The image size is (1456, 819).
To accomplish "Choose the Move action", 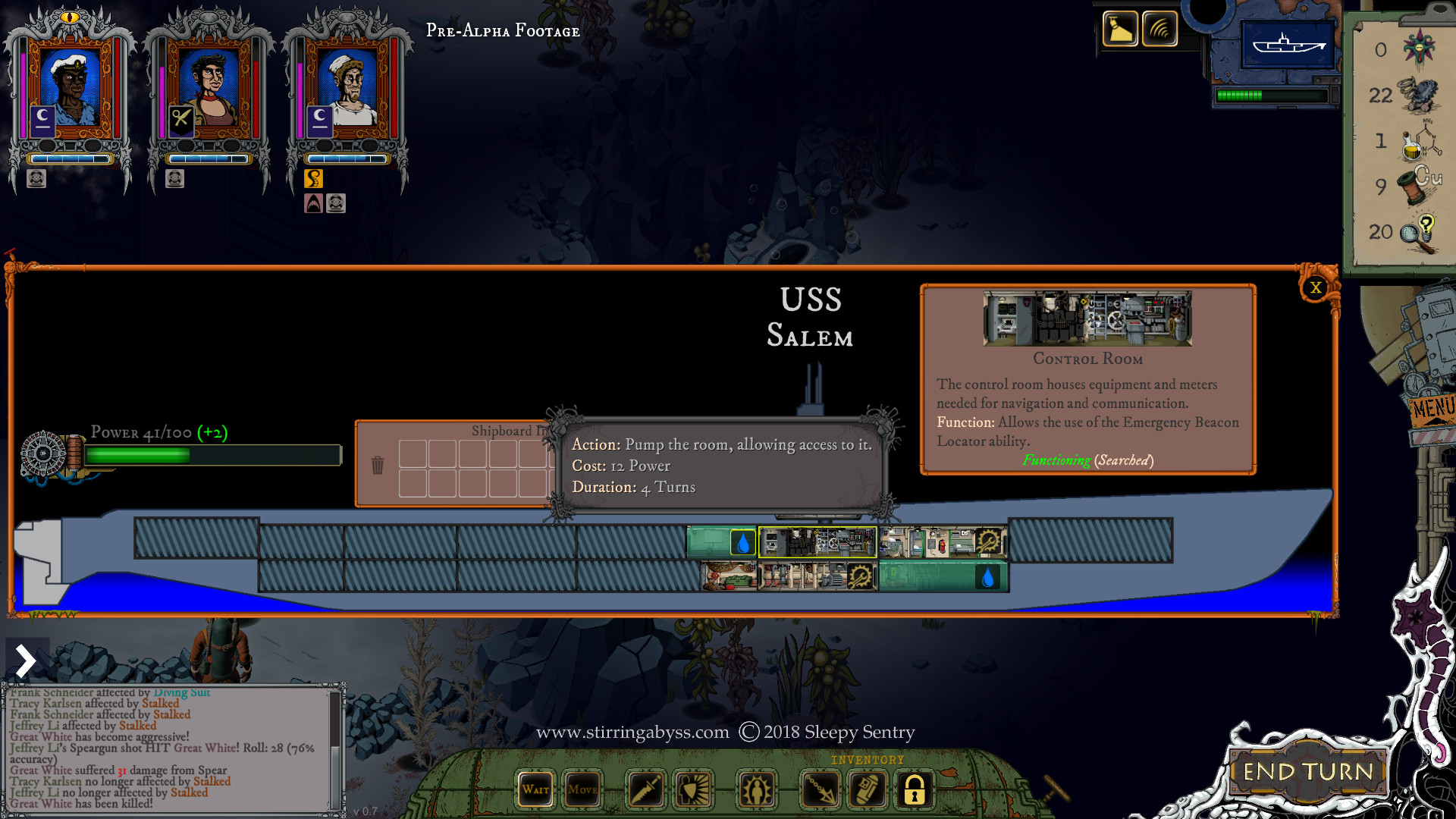I will tap(582, 789).
